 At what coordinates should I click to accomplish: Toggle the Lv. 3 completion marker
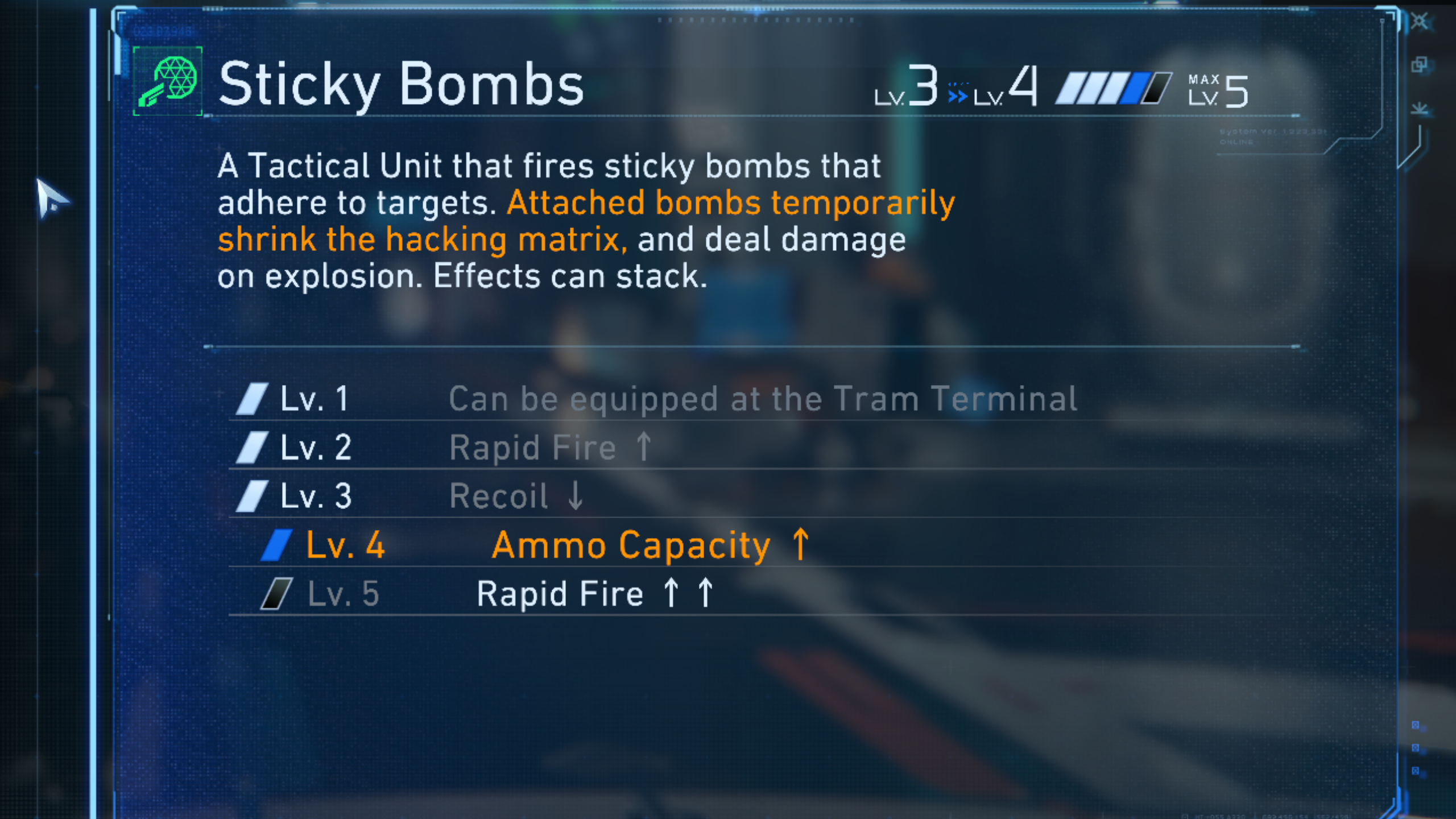point(254,494)
